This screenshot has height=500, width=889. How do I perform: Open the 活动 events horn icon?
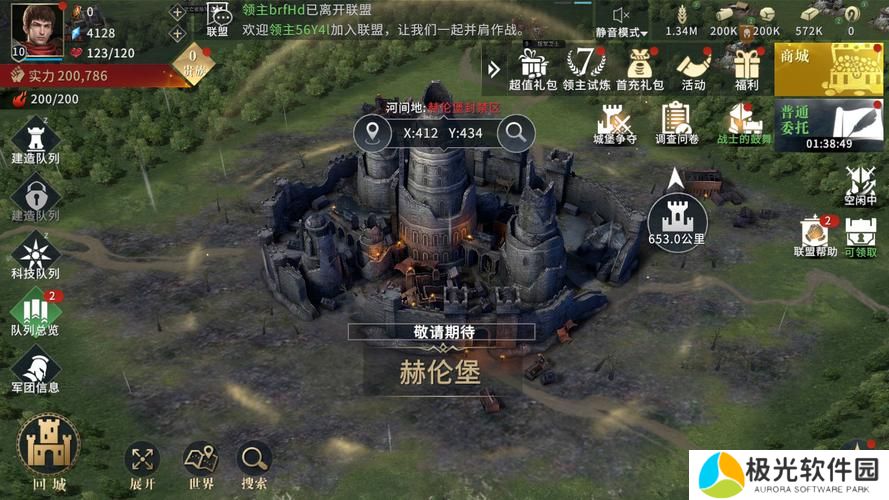[x=693, y=68]
